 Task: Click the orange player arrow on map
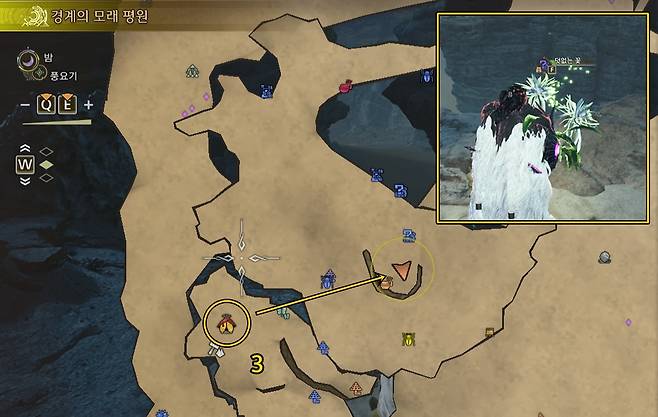click(402, 268)
